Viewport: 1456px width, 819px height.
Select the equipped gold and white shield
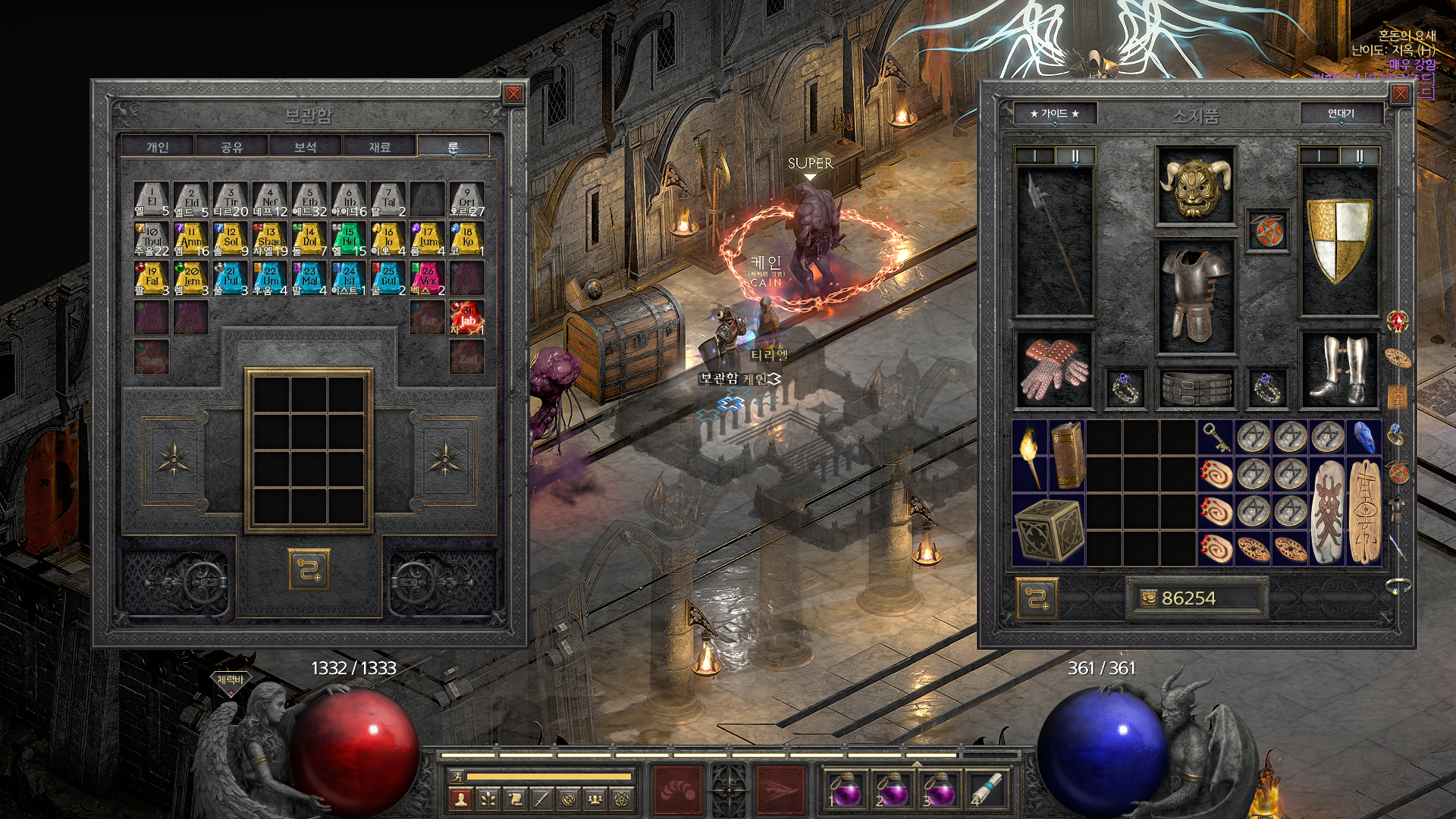click(1339, 240)
